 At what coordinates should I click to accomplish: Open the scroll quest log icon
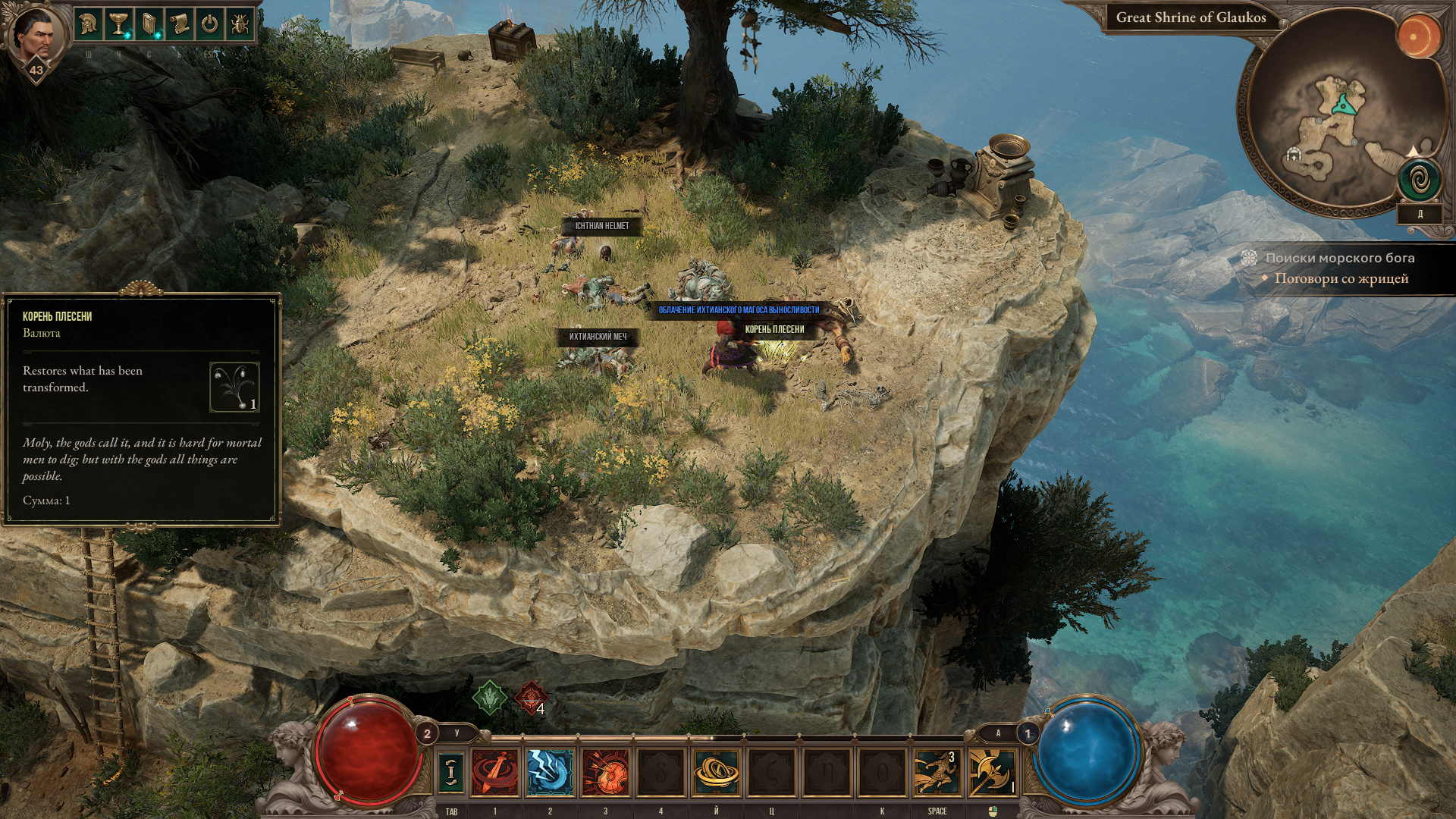pyautogui.click(x=179, y=25)
